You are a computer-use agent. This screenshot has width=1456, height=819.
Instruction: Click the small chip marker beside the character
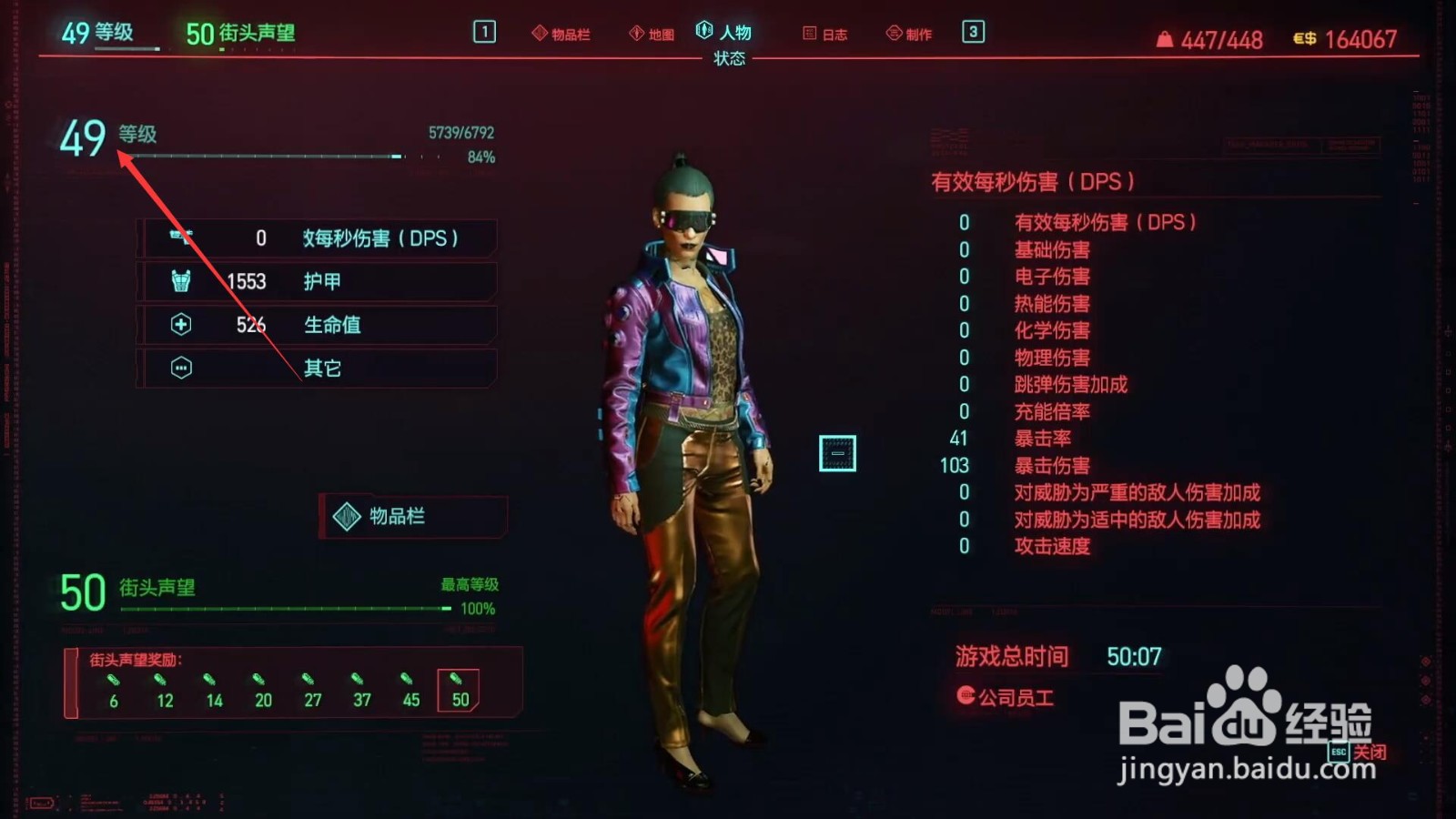click(838, 452)
